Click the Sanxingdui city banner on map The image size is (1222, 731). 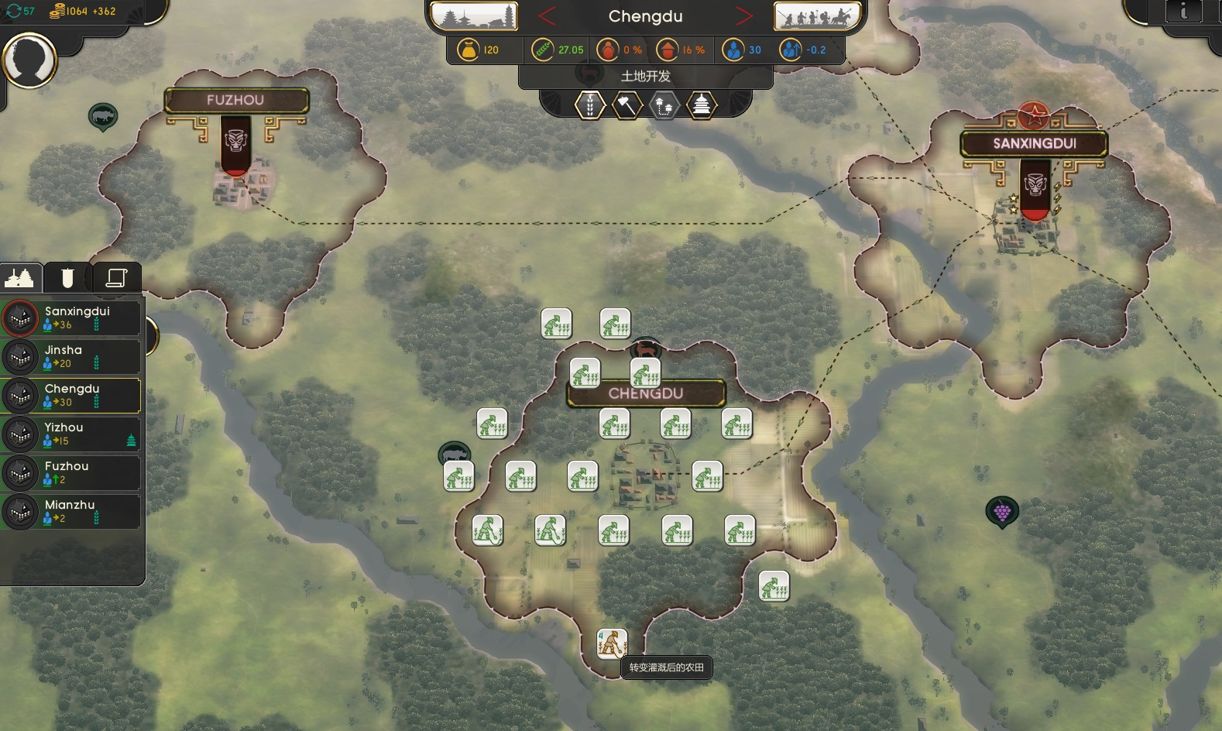(1034, 144)
